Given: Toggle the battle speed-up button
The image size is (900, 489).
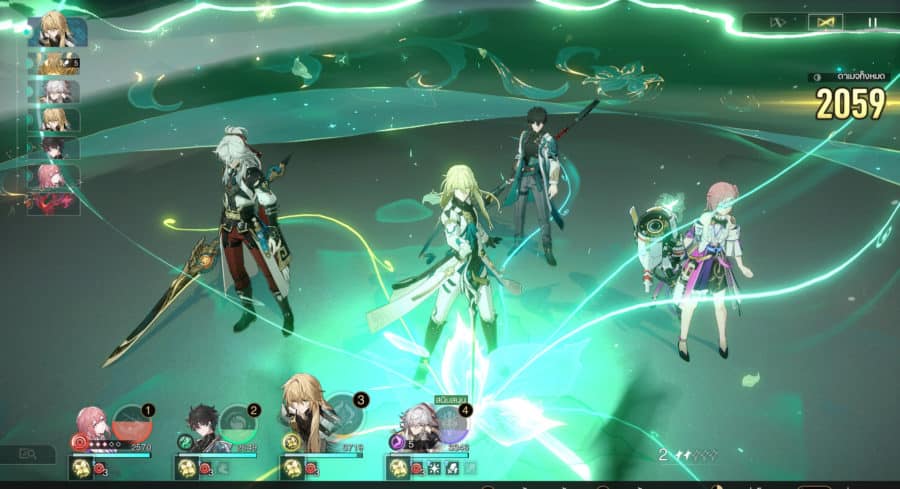Looking at the screenshot, I should click(778, 21).
